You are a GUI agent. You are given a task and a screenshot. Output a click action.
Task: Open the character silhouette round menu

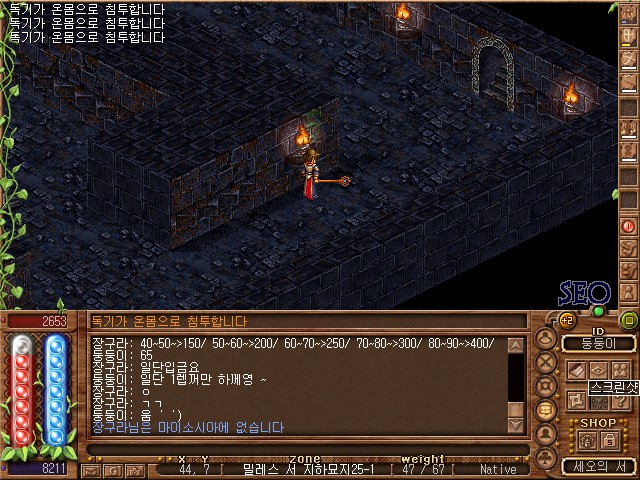[546, 338]
